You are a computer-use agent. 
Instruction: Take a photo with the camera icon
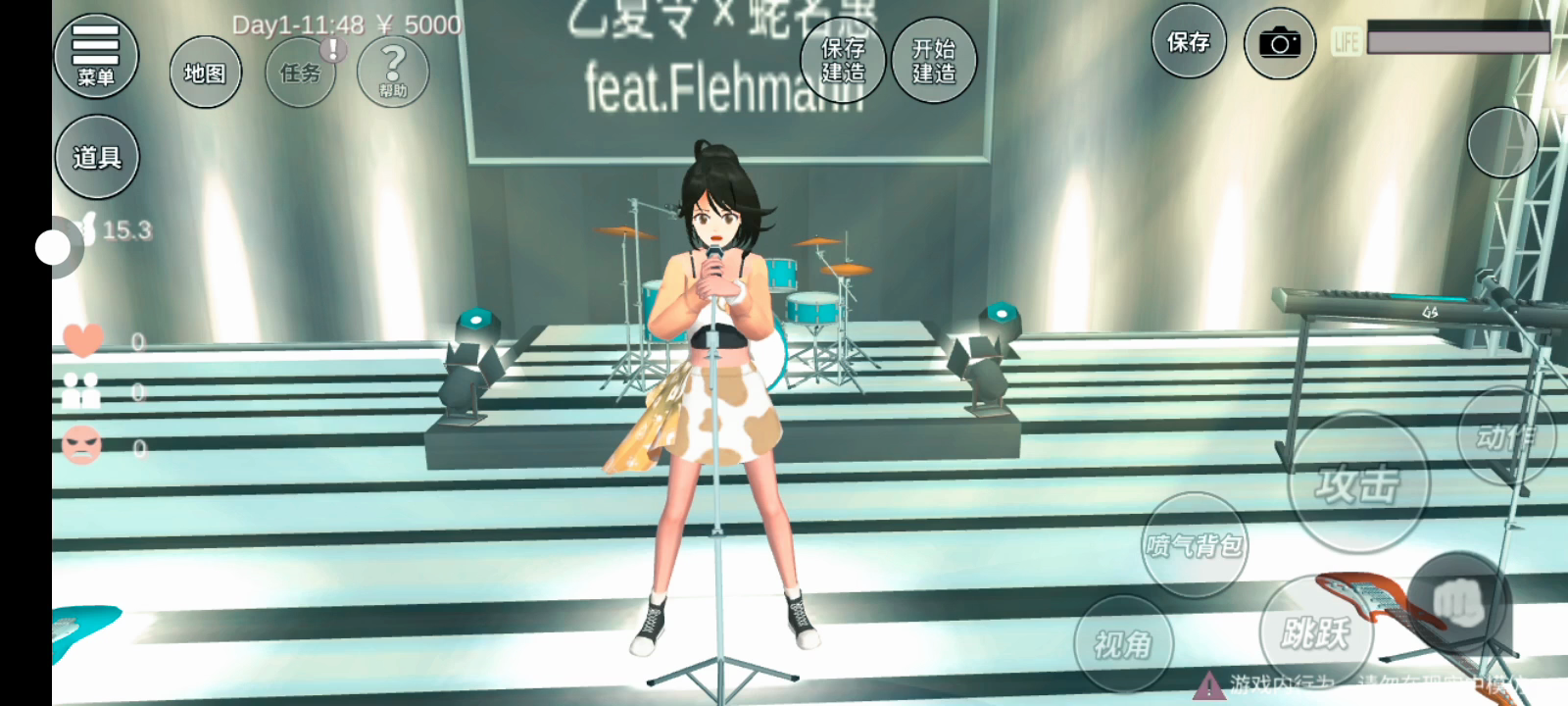(1279, 43)
